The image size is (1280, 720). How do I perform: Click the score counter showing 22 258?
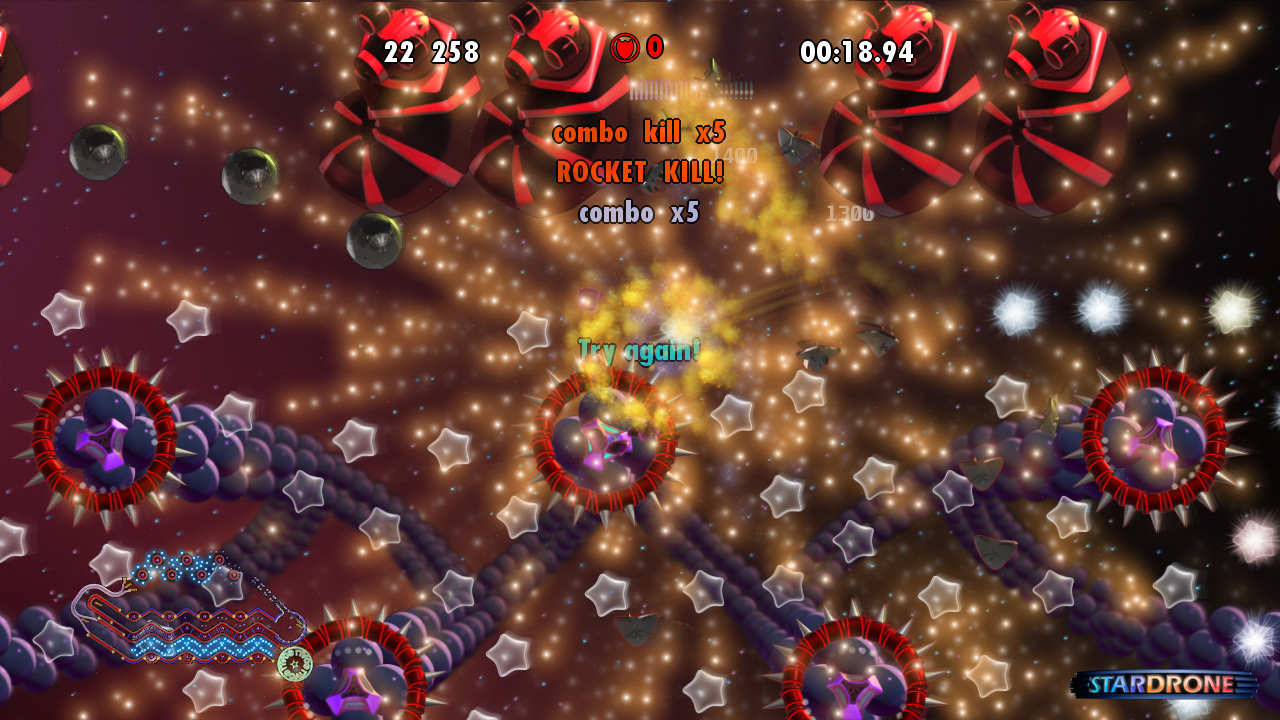click(432, 52)
